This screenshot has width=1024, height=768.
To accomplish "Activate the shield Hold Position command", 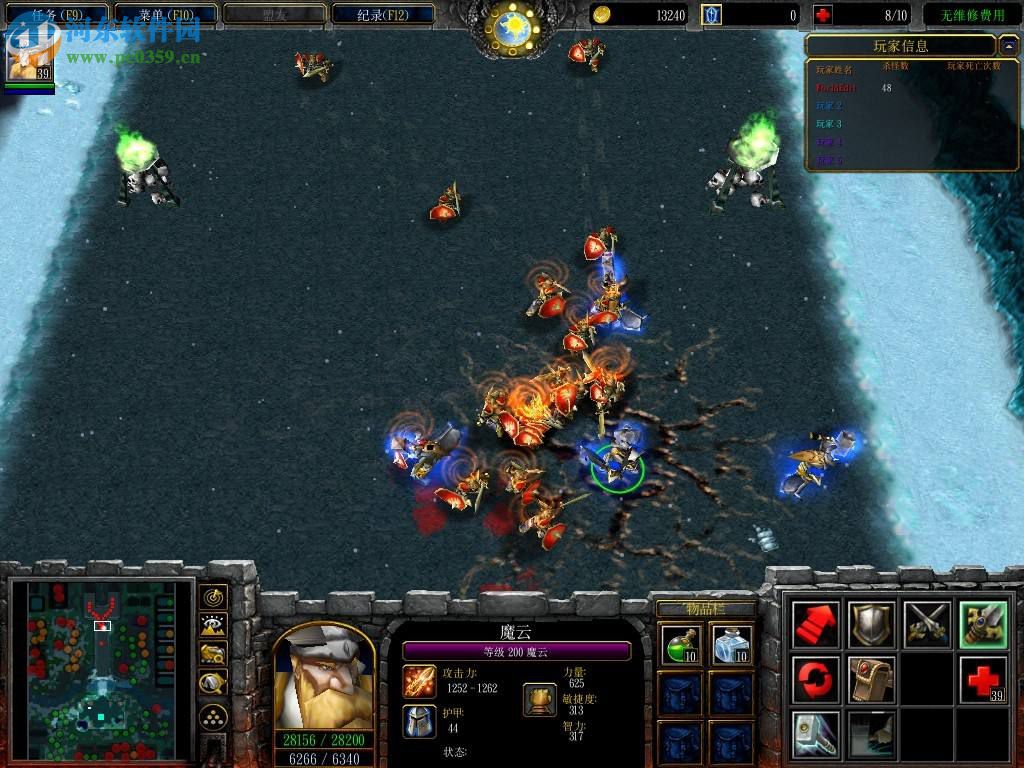I will 871,625.
